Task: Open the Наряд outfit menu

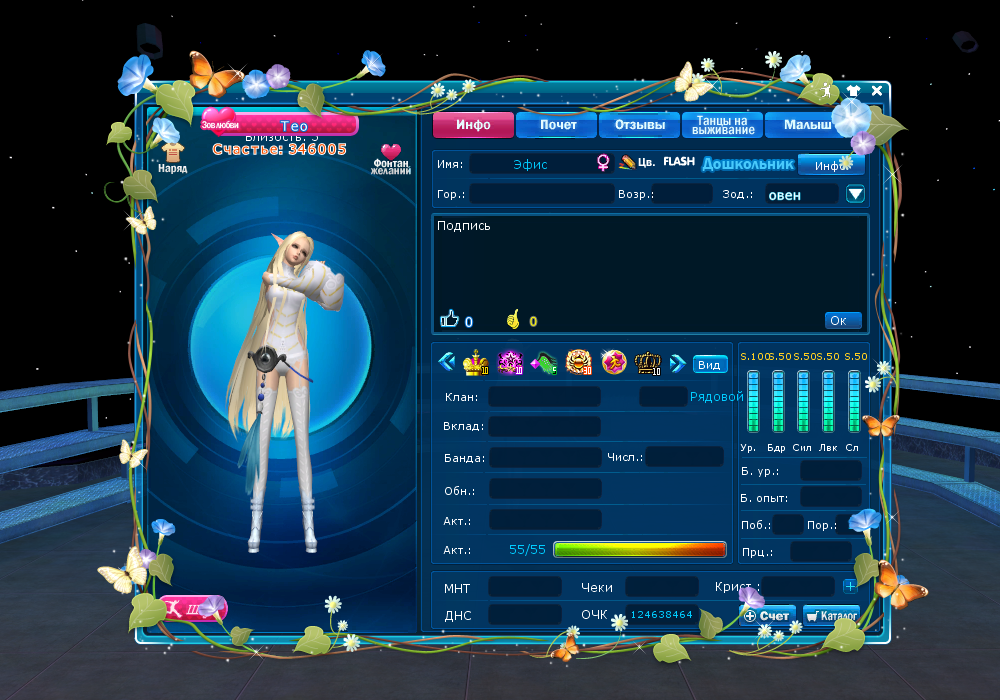Action: (x=172, y=156)
